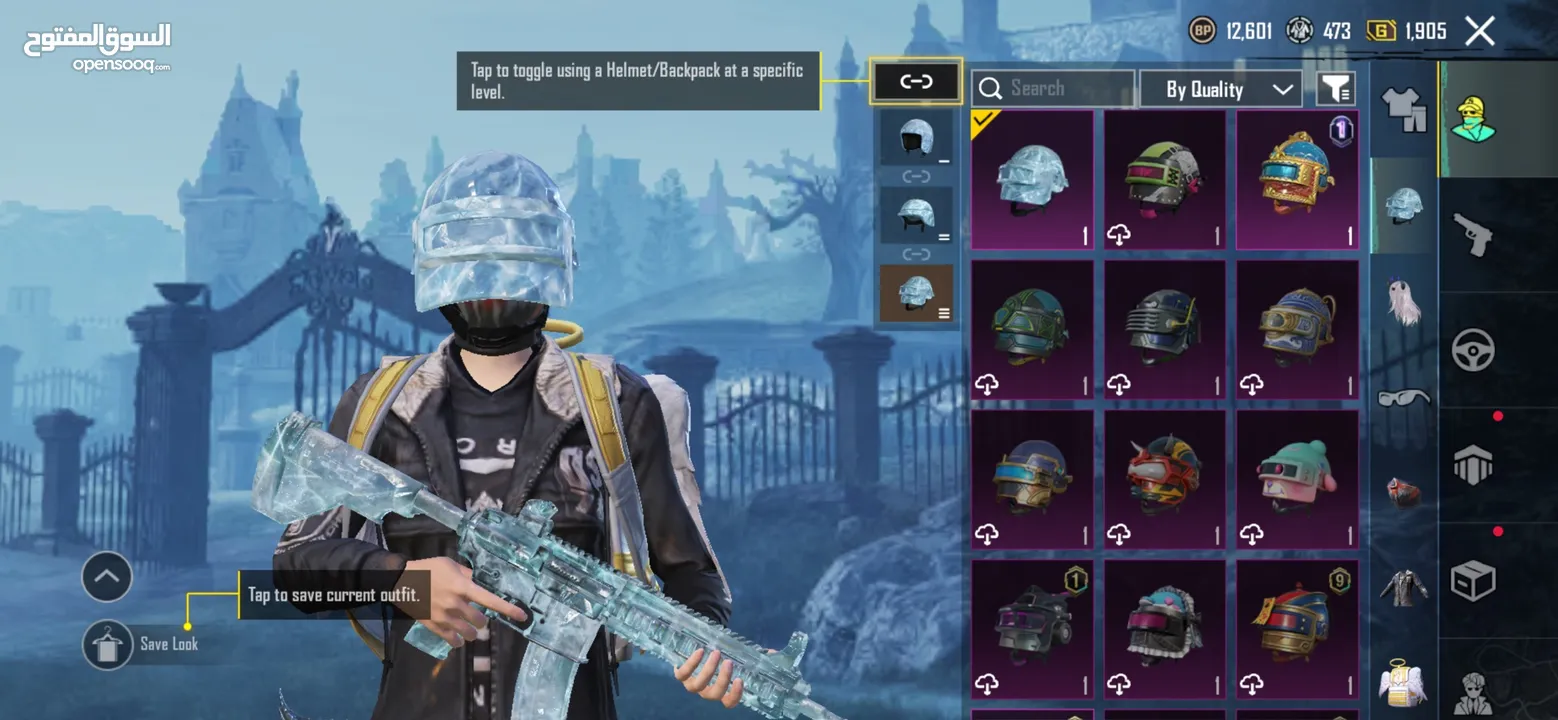
Task: Switch to the pistol weapons tab
Action: pos(1472,232)
